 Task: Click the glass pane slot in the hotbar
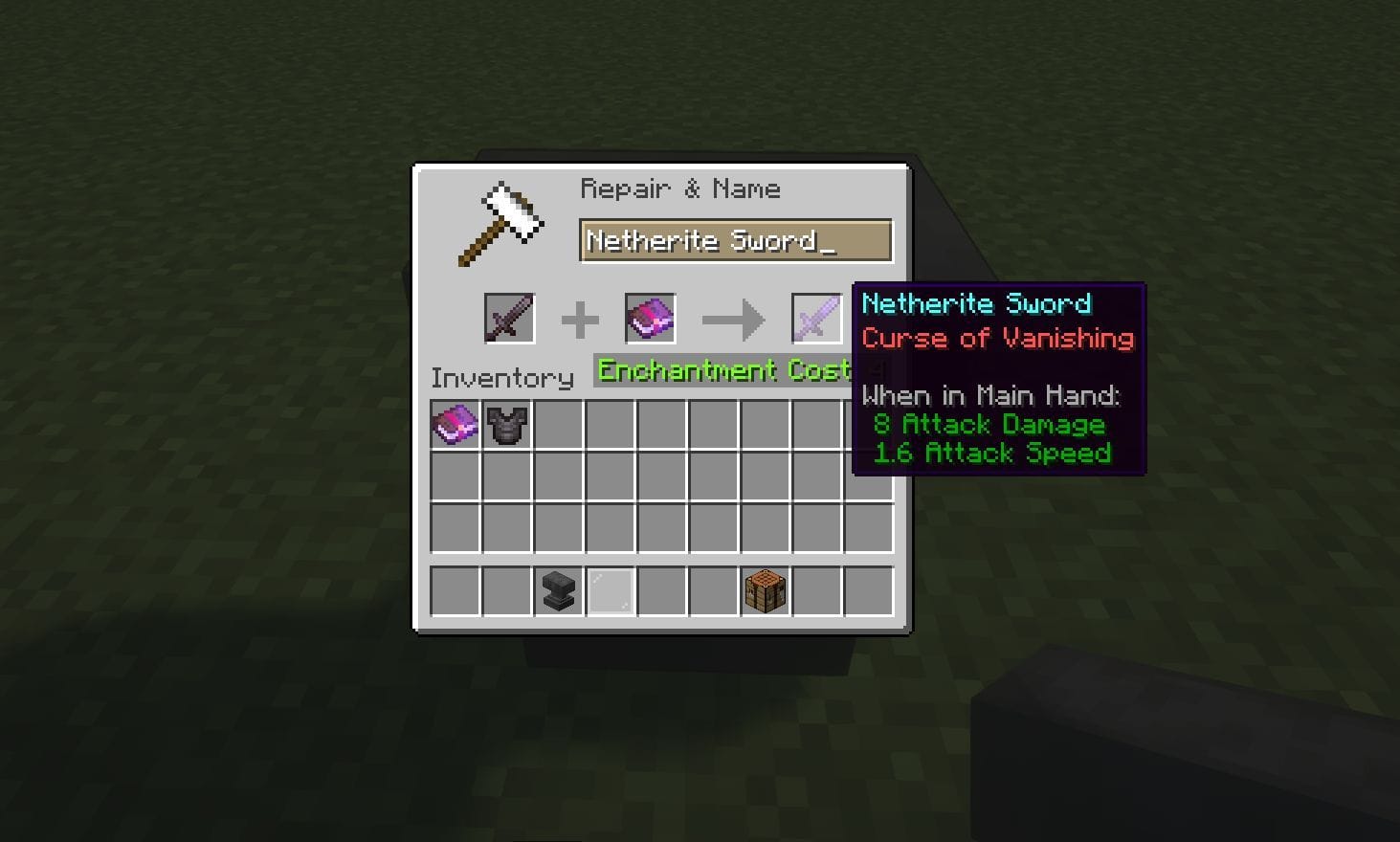pos(610,590)
